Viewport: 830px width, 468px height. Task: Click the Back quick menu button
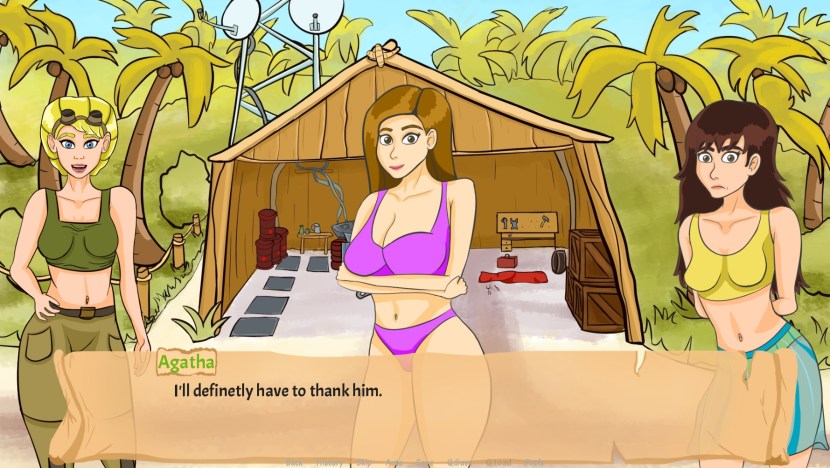pos(294,463)
